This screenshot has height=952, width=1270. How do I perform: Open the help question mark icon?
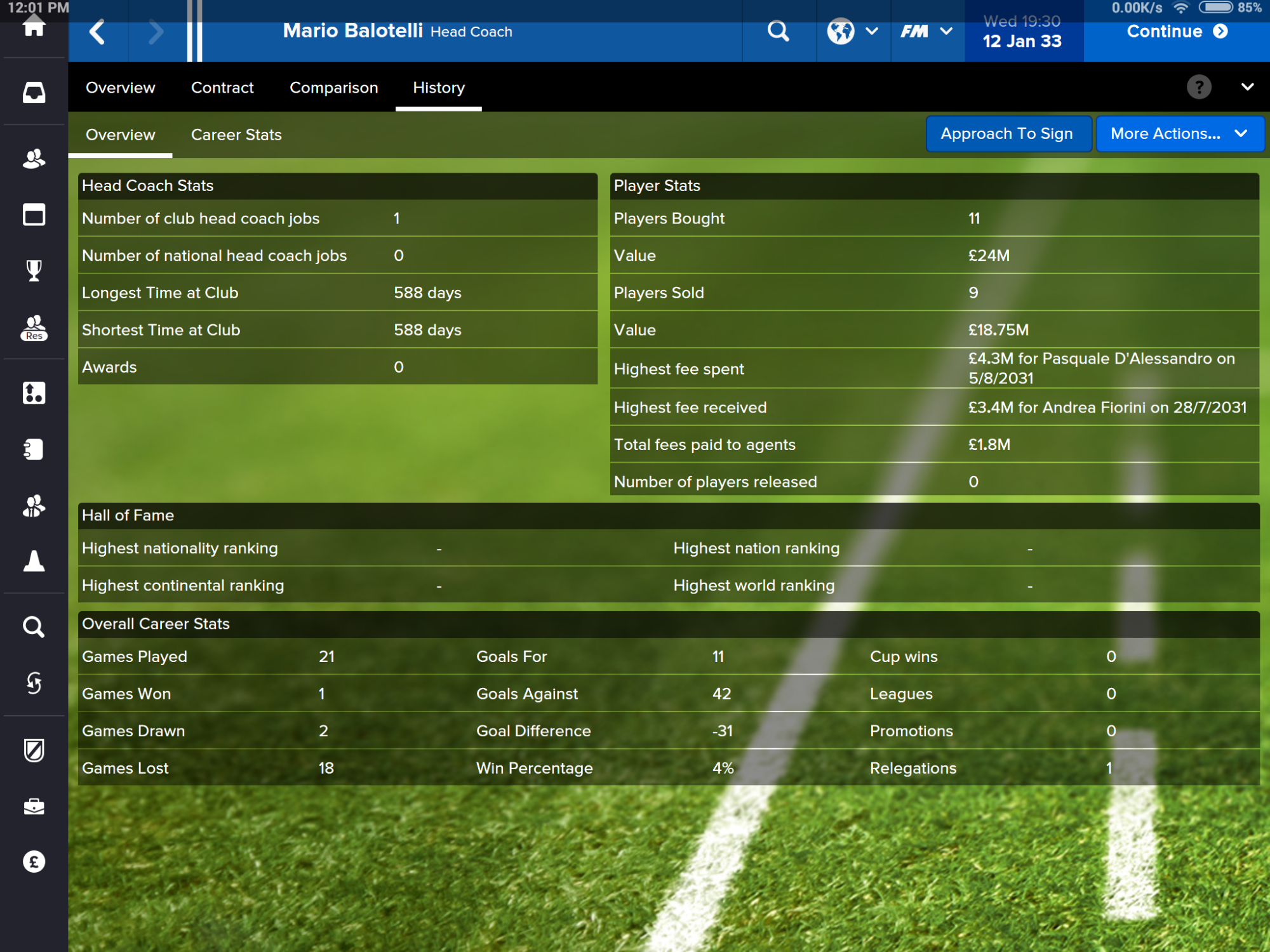[1199, 88]
